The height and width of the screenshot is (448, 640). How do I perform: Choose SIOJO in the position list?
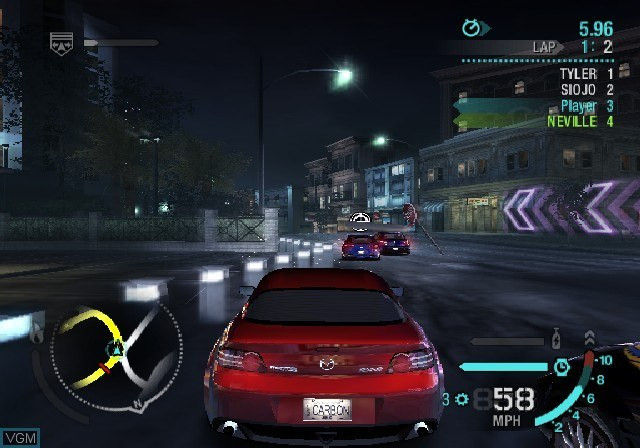coord(585,90)
